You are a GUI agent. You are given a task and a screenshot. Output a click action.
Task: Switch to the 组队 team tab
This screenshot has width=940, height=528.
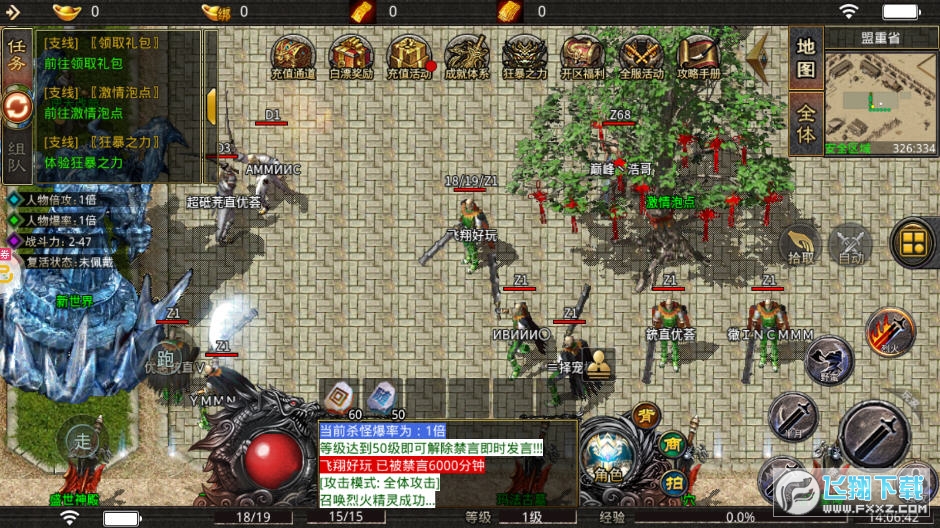point(17,159)
